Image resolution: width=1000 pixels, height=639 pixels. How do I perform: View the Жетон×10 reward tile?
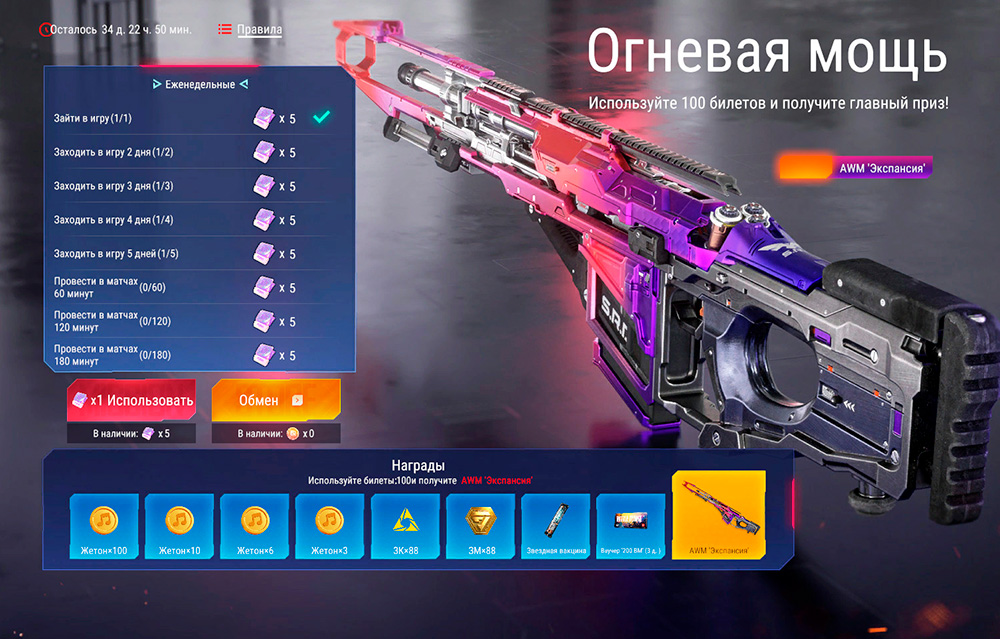[179, 527]
